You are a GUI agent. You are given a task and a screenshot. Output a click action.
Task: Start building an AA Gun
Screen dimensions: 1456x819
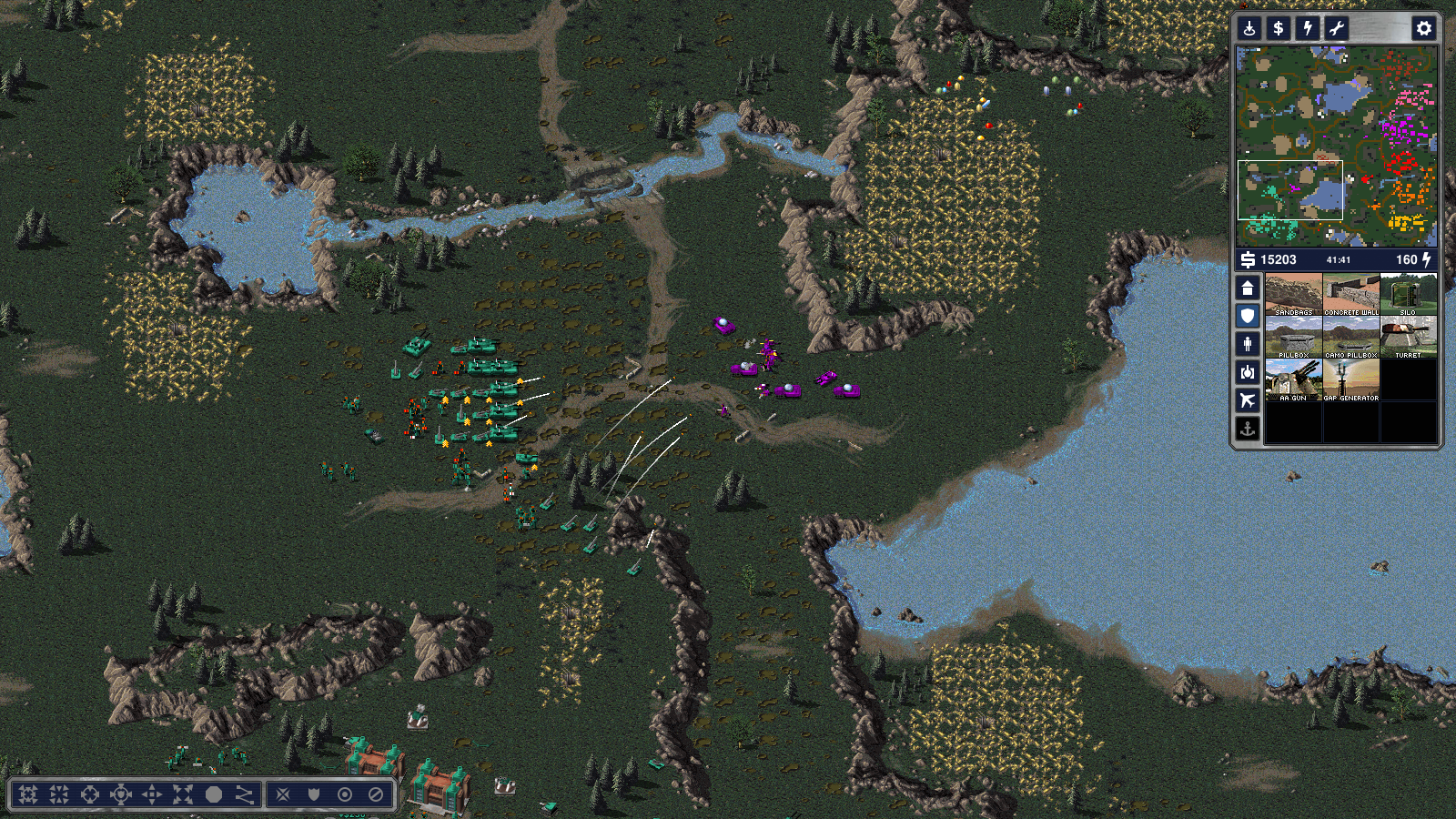tap(1293, 380)
